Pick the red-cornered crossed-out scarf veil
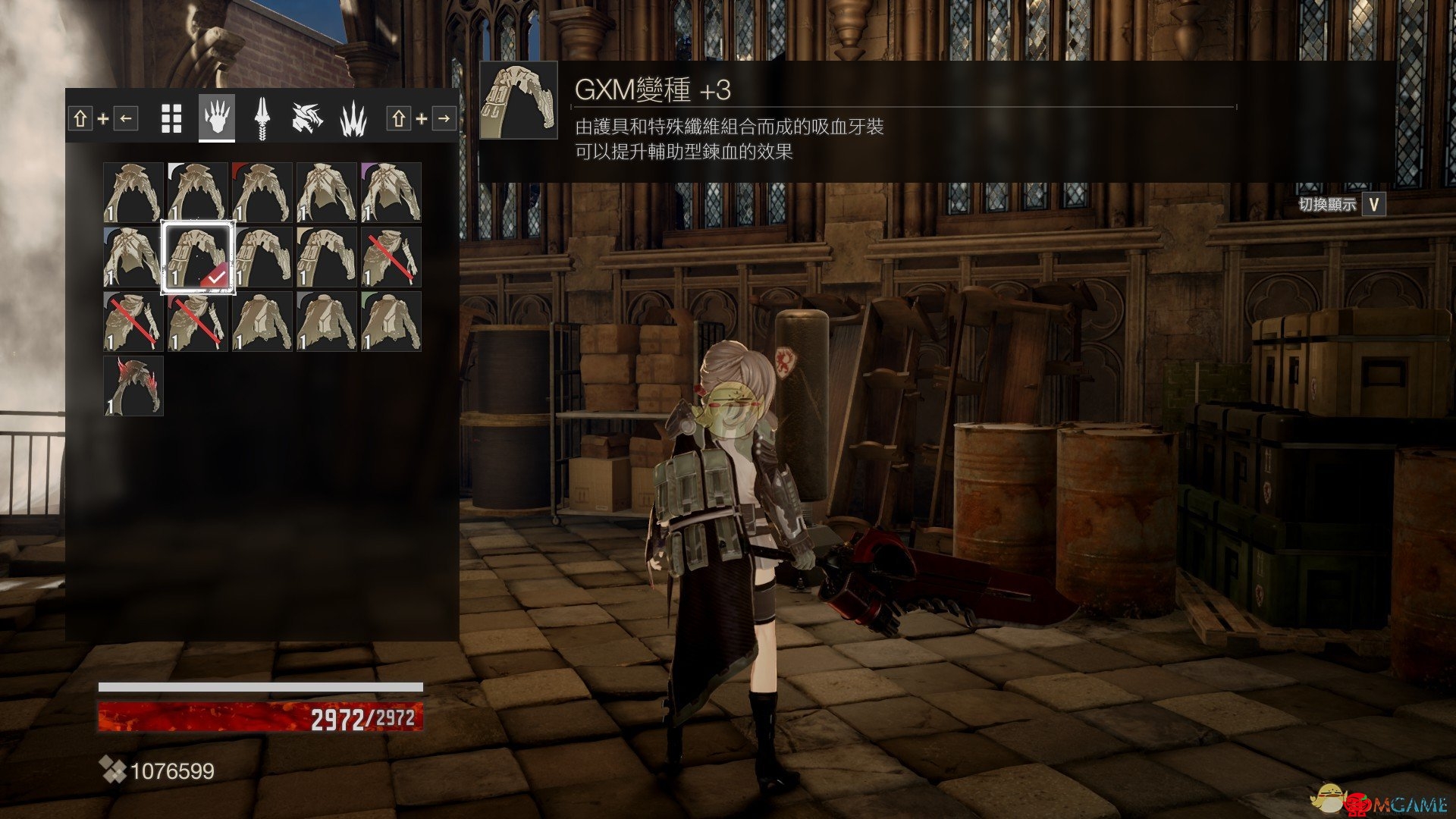1456x819 pixels. (x=198, y=322)
